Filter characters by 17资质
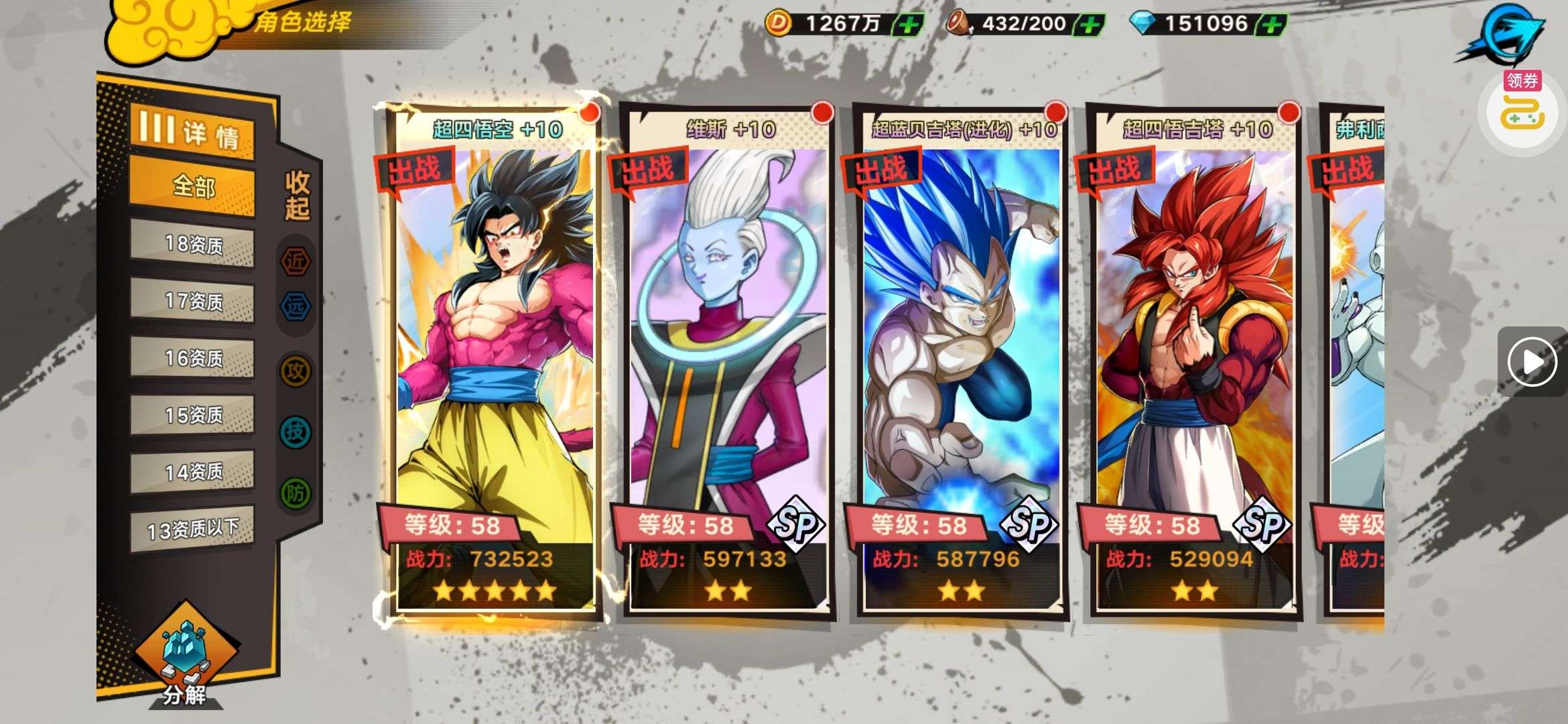Image resolution: width=1568 pixels, height=724 pixels. click(x=192, y=302)
